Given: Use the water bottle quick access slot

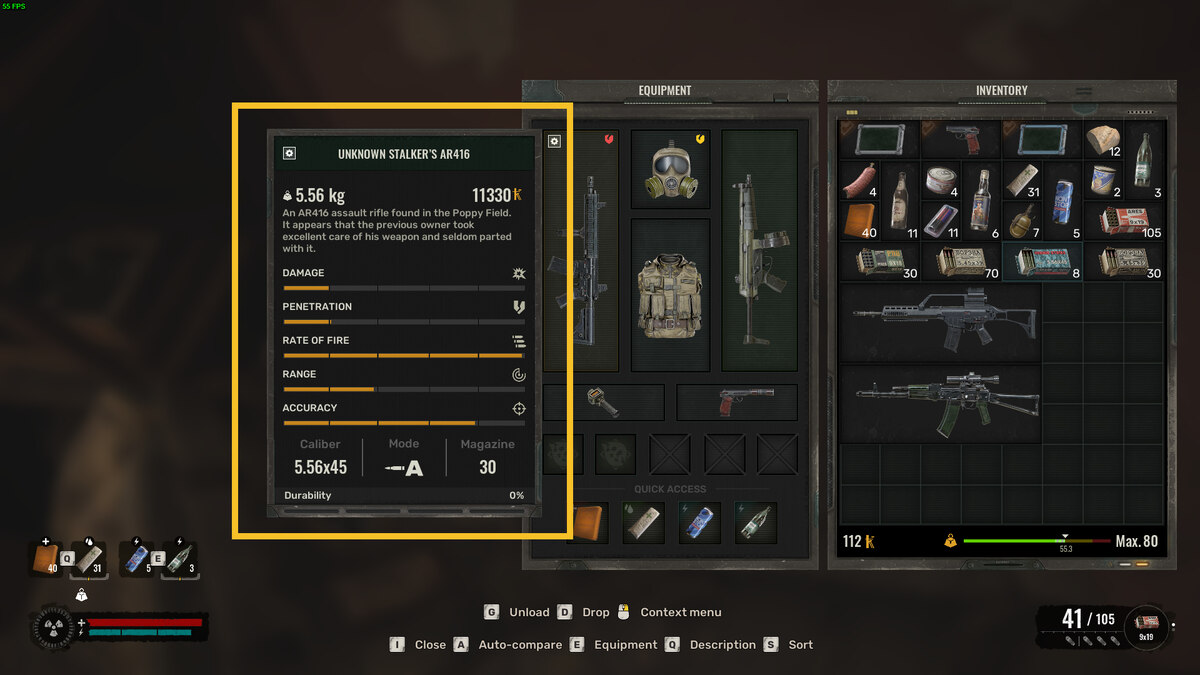Looking at the screenshot, I should 756,523.
